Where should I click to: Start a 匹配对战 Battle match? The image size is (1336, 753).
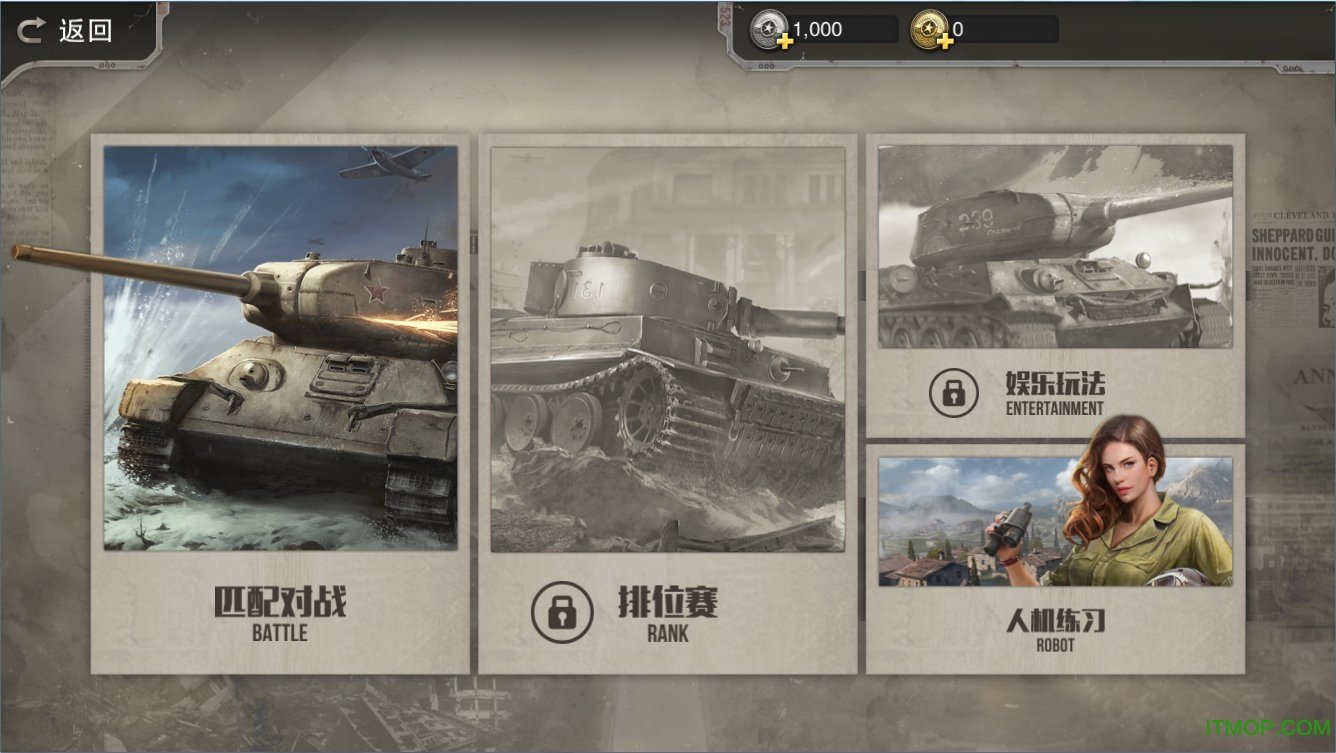point(280,404)
